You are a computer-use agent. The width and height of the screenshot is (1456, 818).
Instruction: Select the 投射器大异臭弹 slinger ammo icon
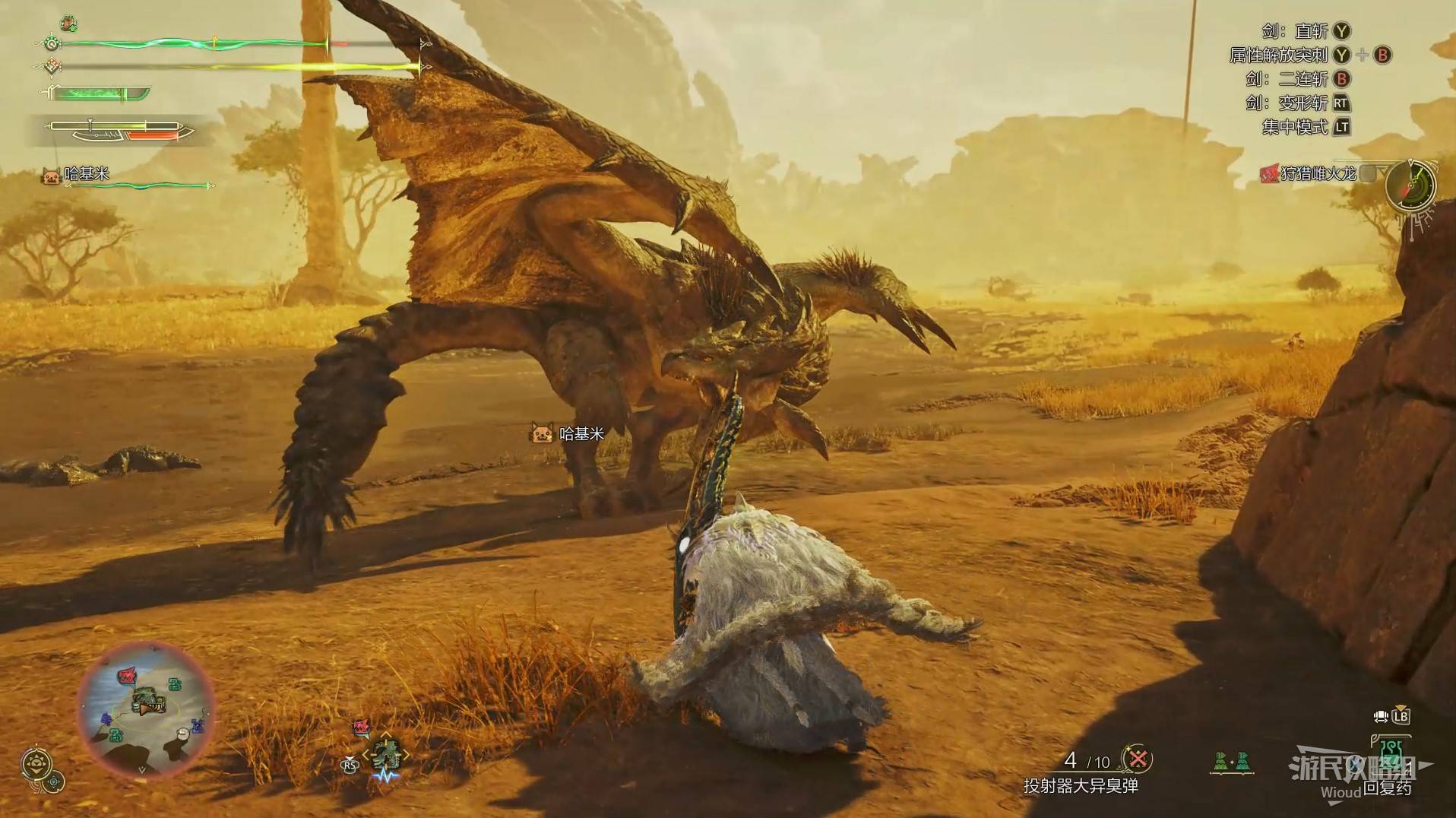coord(1138,759)
